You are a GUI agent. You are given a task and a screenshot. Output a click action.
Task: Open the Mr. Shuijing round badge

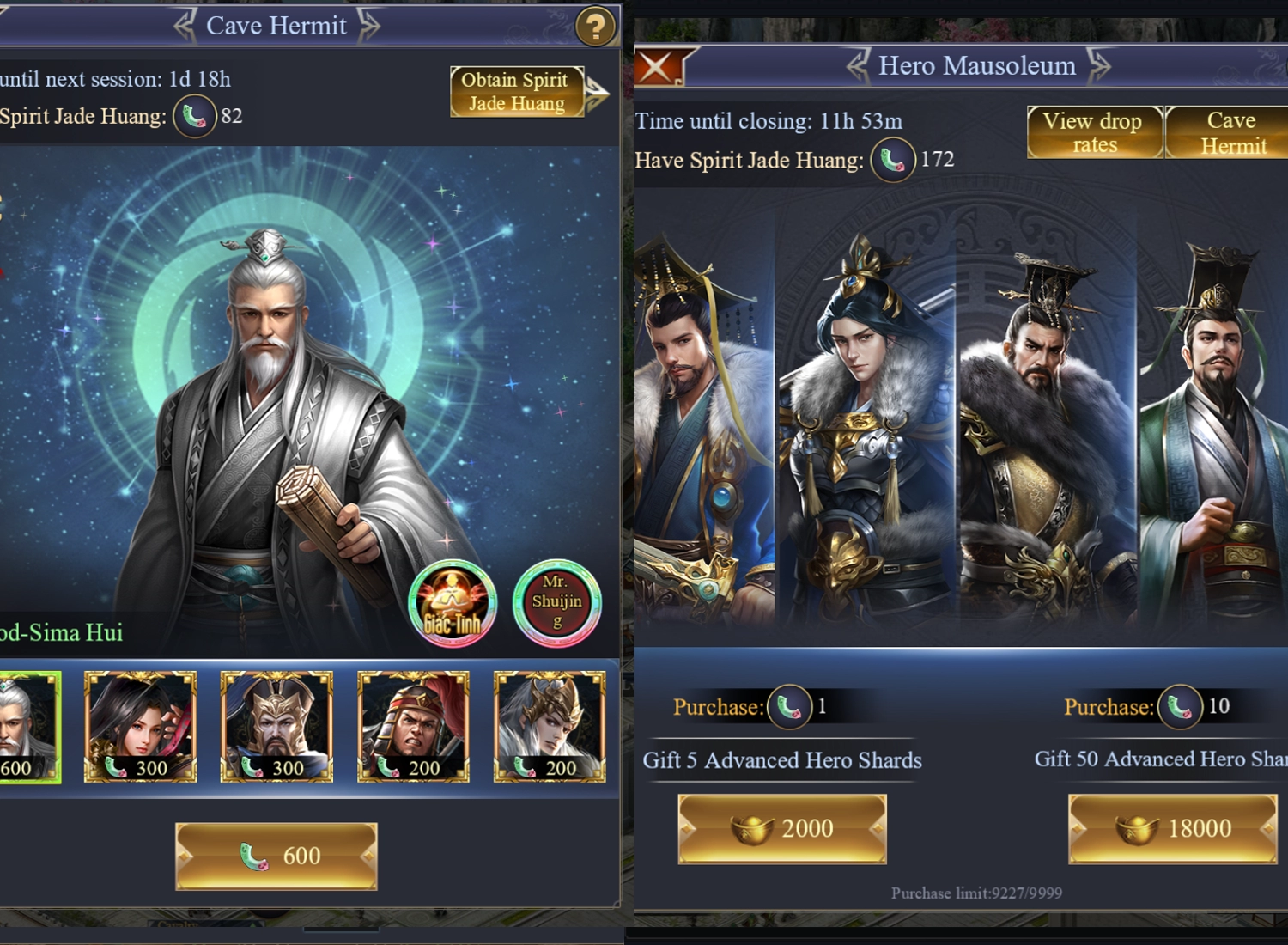(x=557, y=603)
